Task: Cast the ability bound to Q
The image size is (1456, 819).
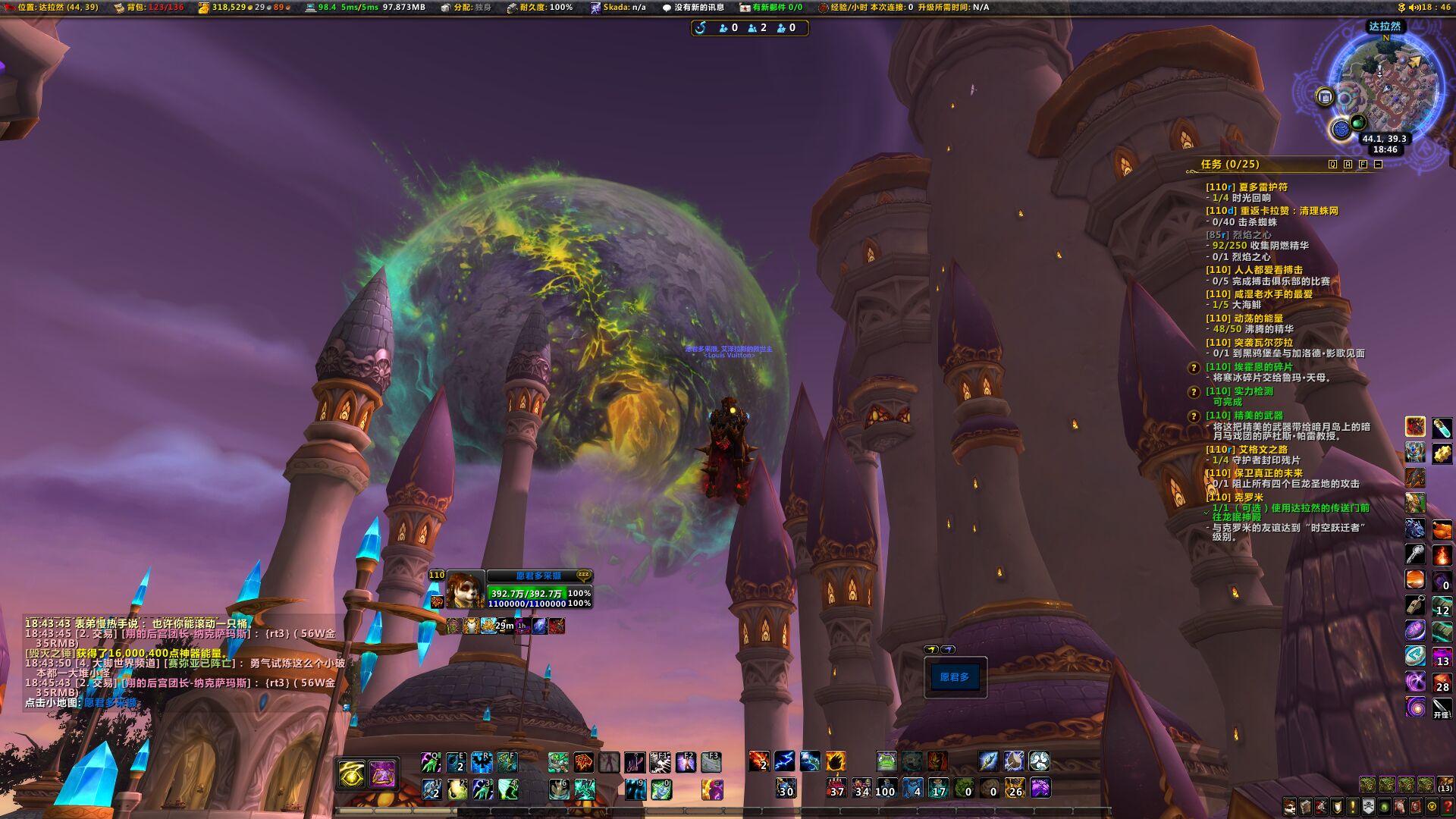Action: pyautogui.click(x=431, y=761)
